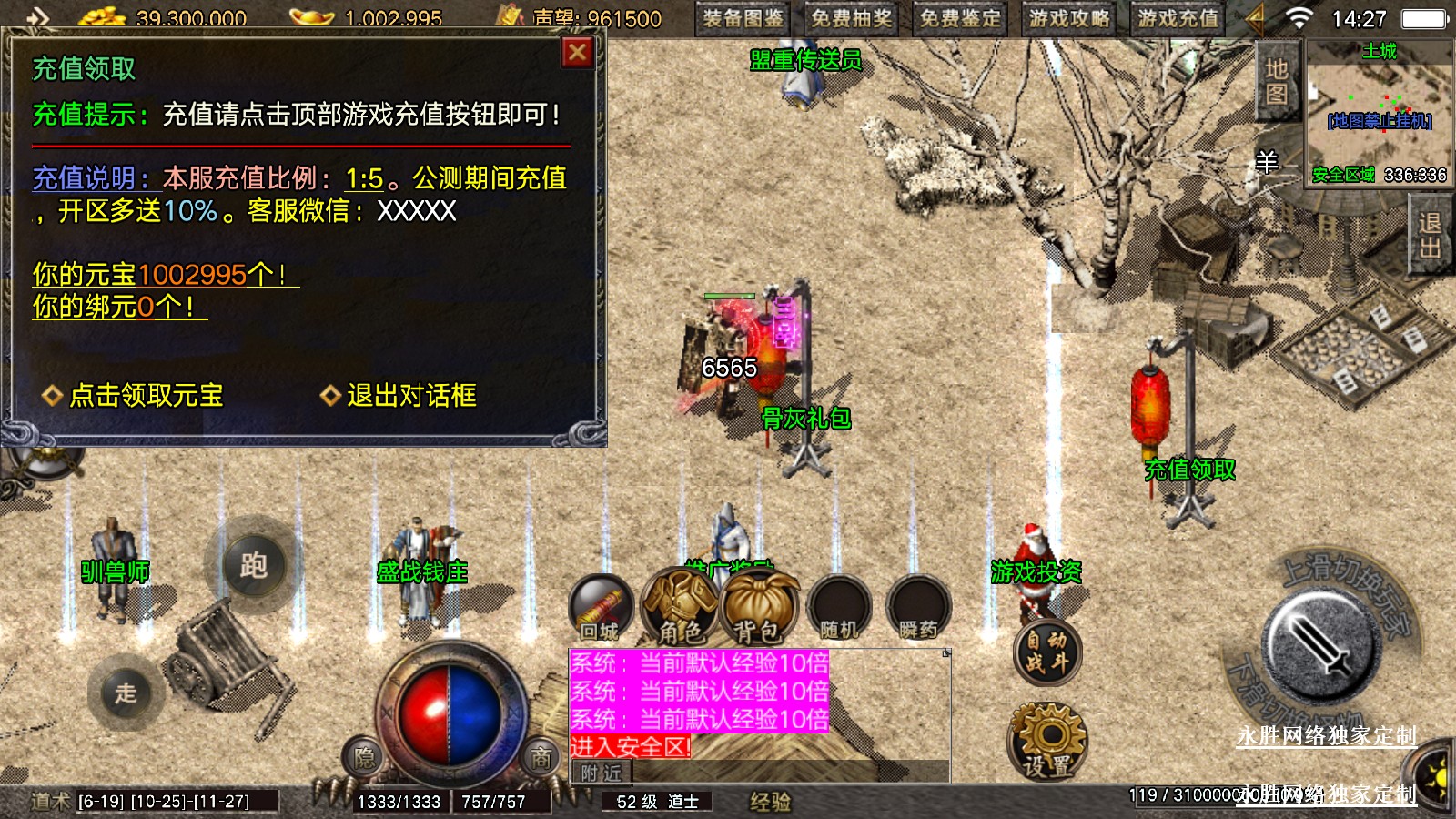Toggle 跑 run movement mode

(x=254, y=565)
